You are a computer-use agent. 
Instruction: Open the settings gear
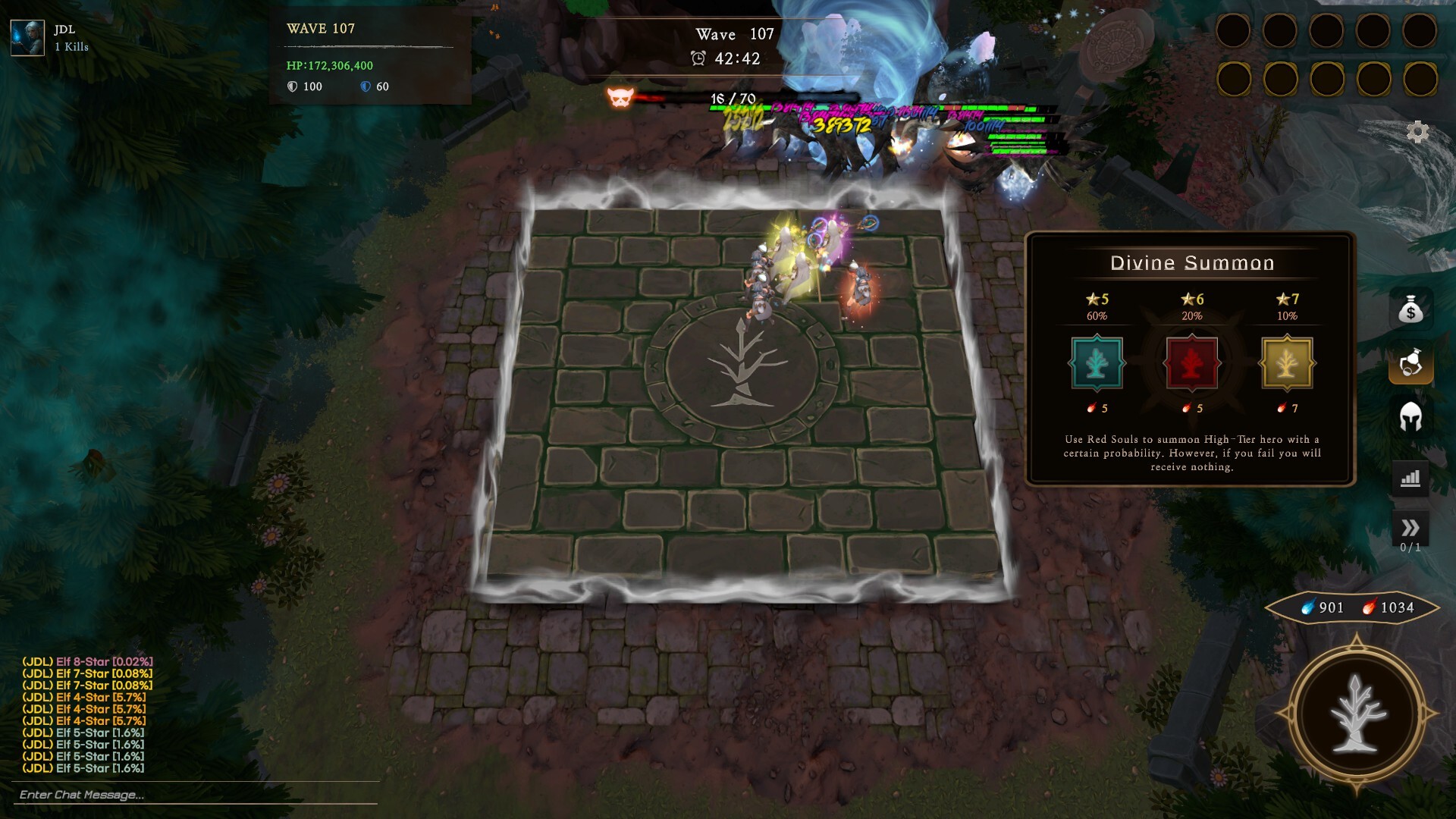click(1420, 133)
